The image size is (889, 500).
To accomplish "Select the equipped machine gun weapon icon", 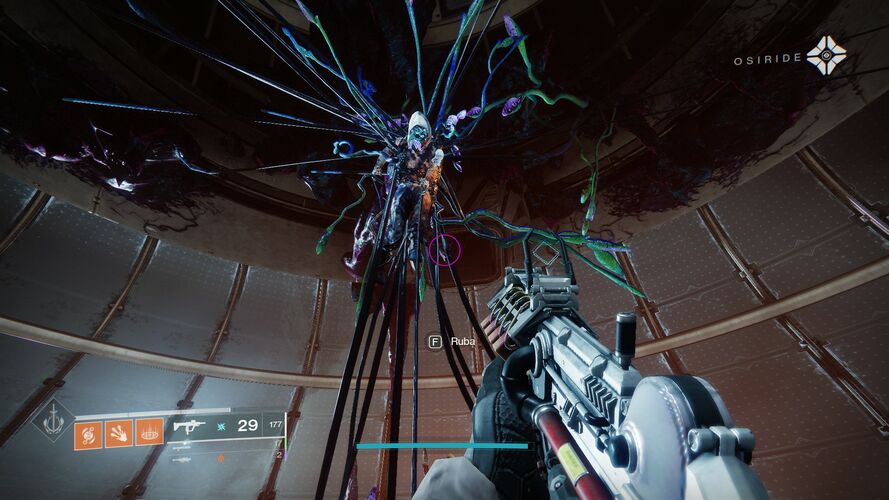I will pyautogui.click(x=187, y=425).
